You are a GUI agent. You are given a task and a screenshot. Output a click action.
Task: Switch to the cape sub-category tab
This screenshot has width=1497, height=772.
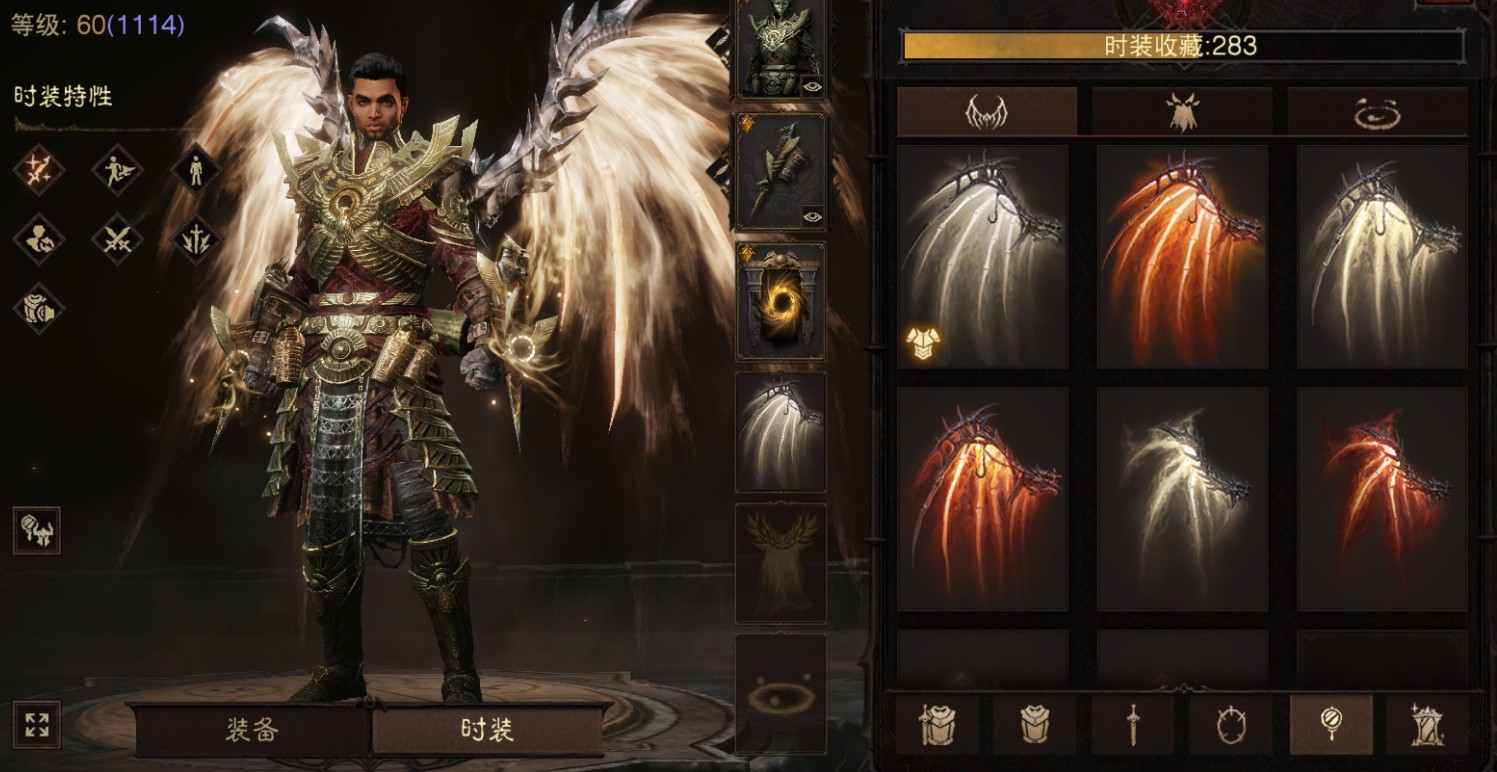click(1182, 112)
